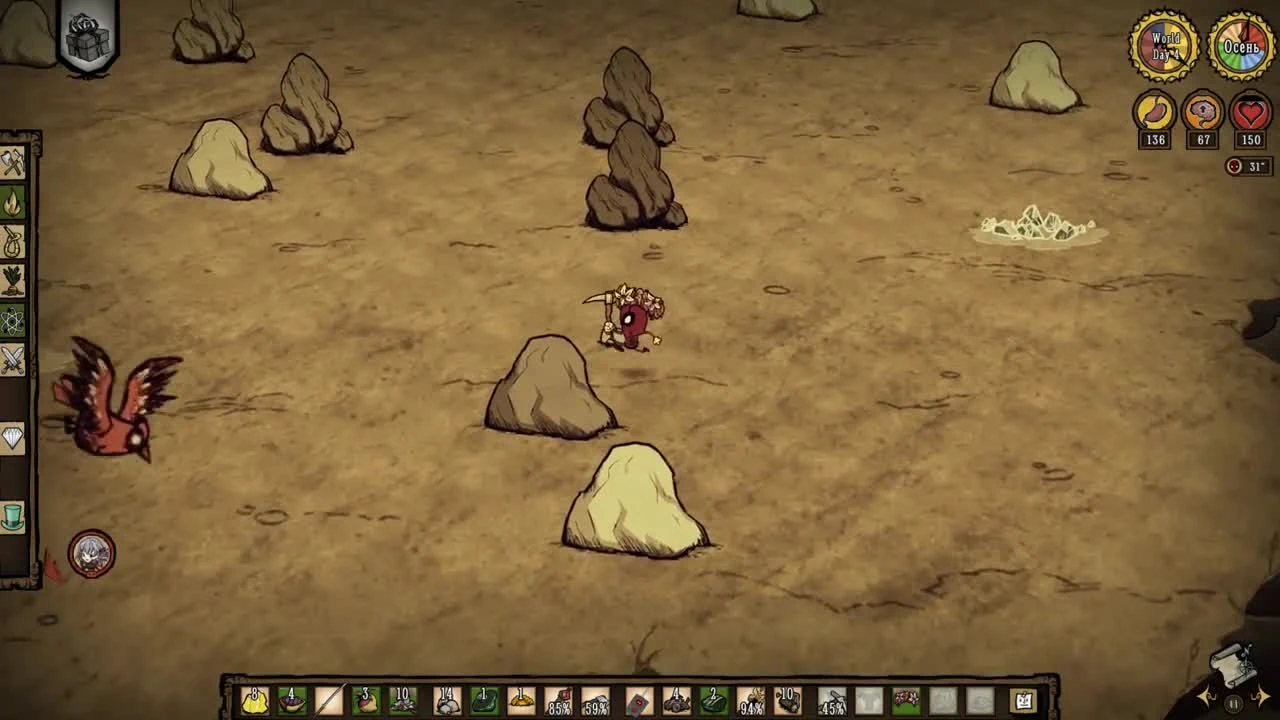Select the 94% durability inventory item
This screenshot has width=1280, height=720.
(752, 700)
